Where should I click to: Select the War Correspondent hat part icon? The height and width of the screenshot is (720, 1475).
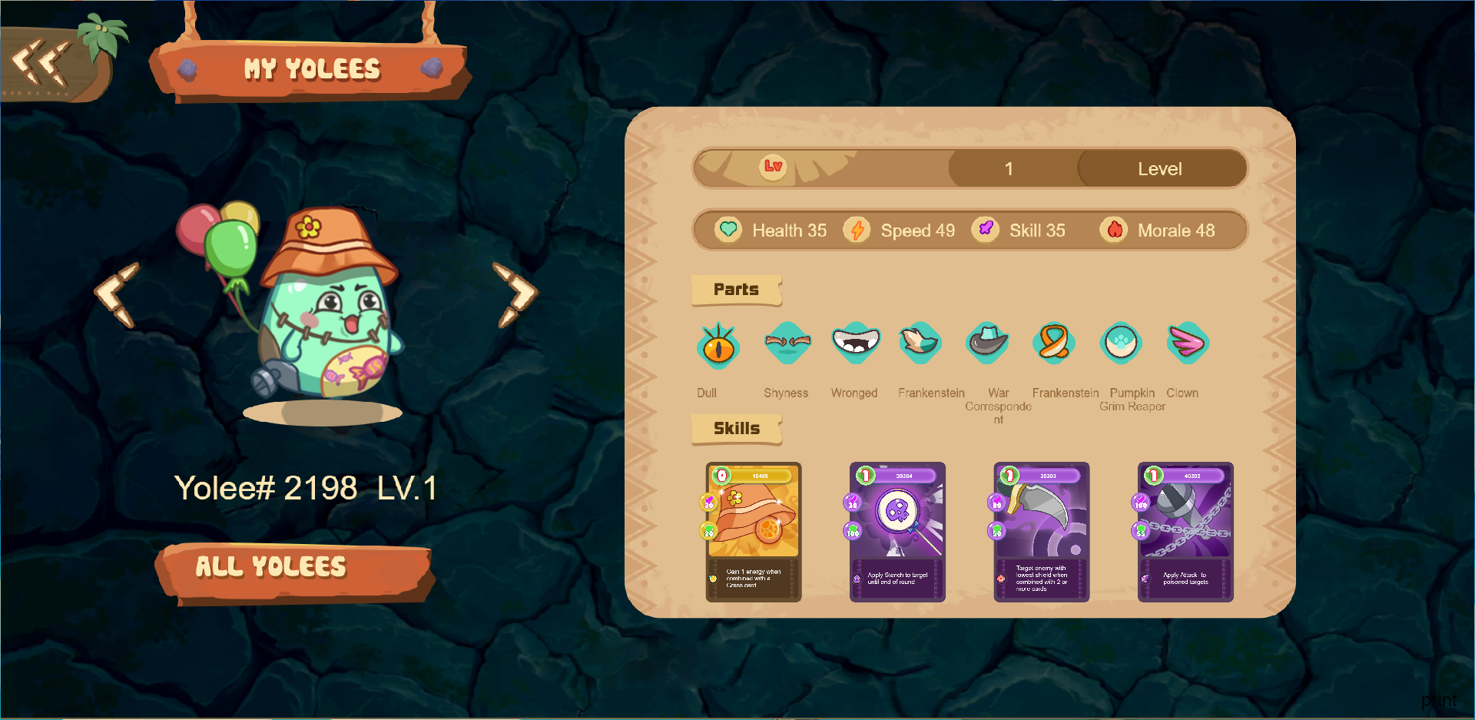coord(988,343)
